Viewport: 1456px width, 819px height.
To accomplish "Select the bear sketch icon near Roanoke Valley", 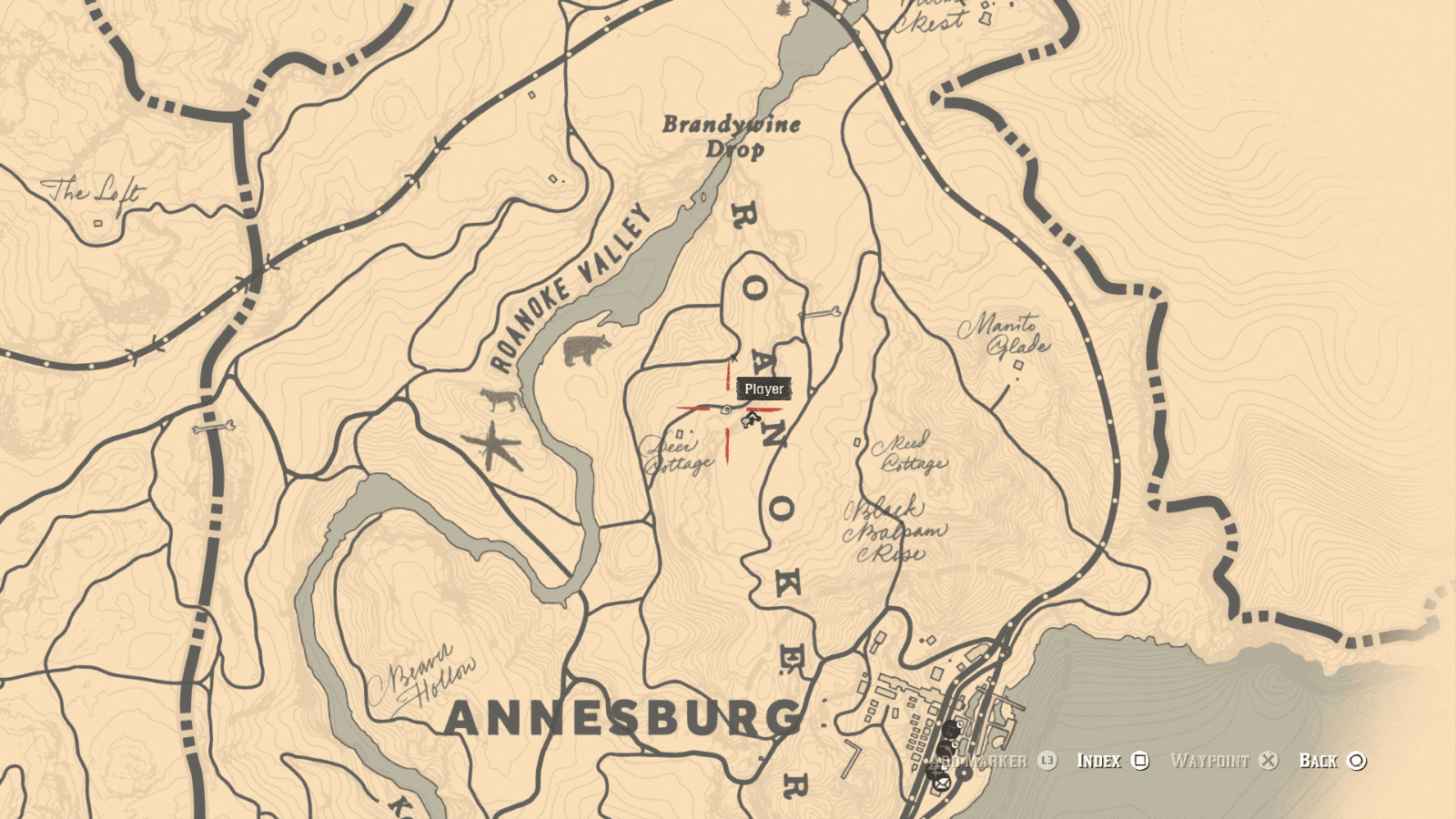I will pyautogui.click(x=586, y=350).
